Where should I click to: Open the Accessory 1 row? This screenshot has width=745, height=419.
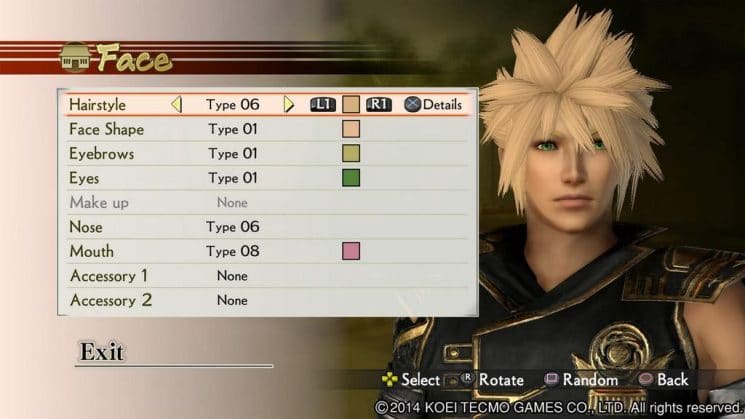coord(108,275)
